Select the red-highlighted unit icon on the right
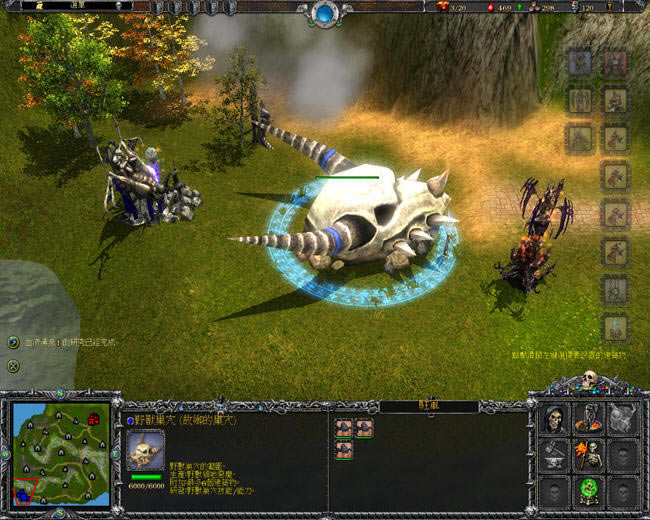The image size is (650, 520). [x=616, y=62]
